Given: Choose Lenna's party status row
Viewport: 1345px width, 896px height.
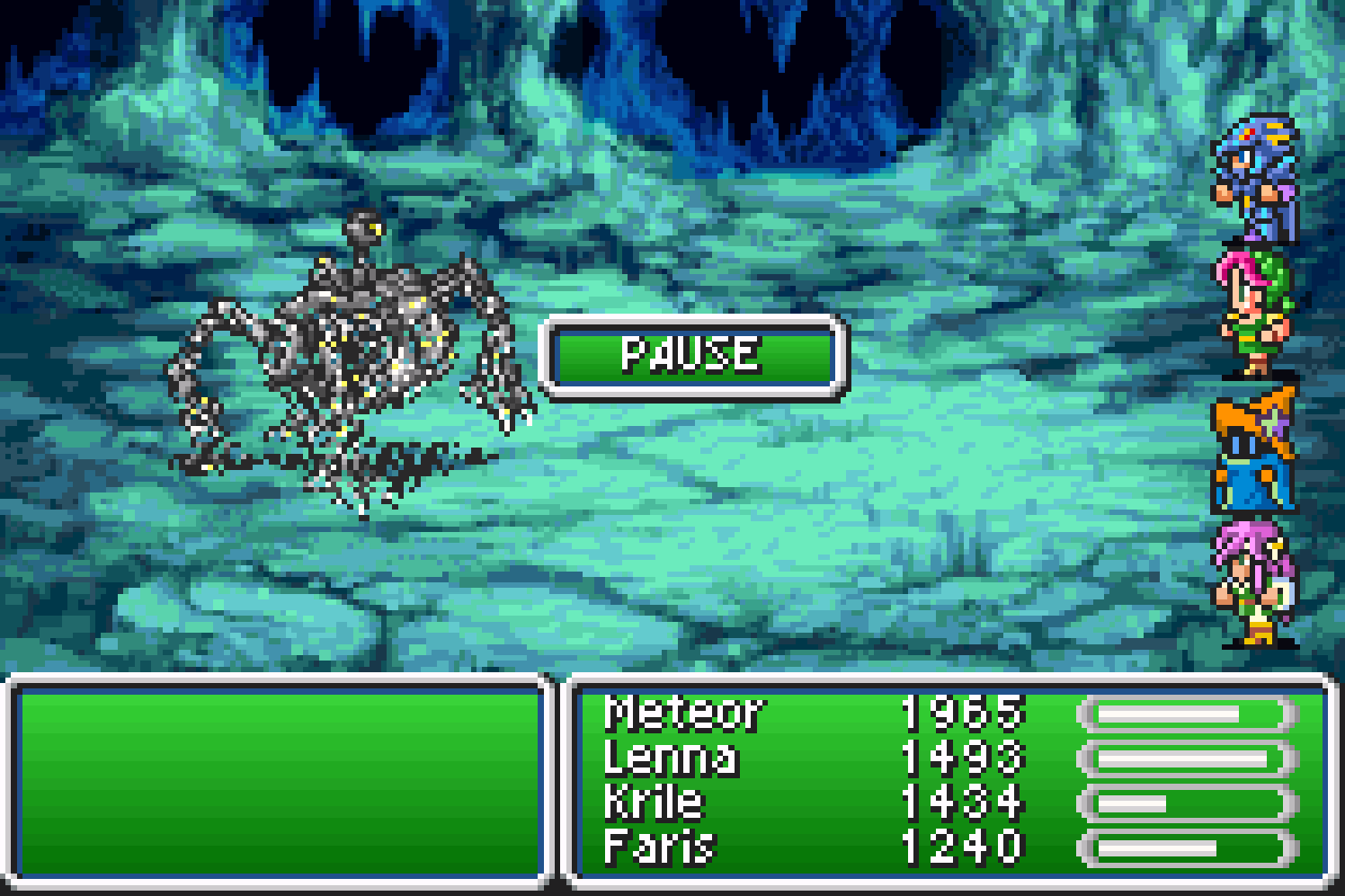Looking at the screenshot, I should (672, 758).
